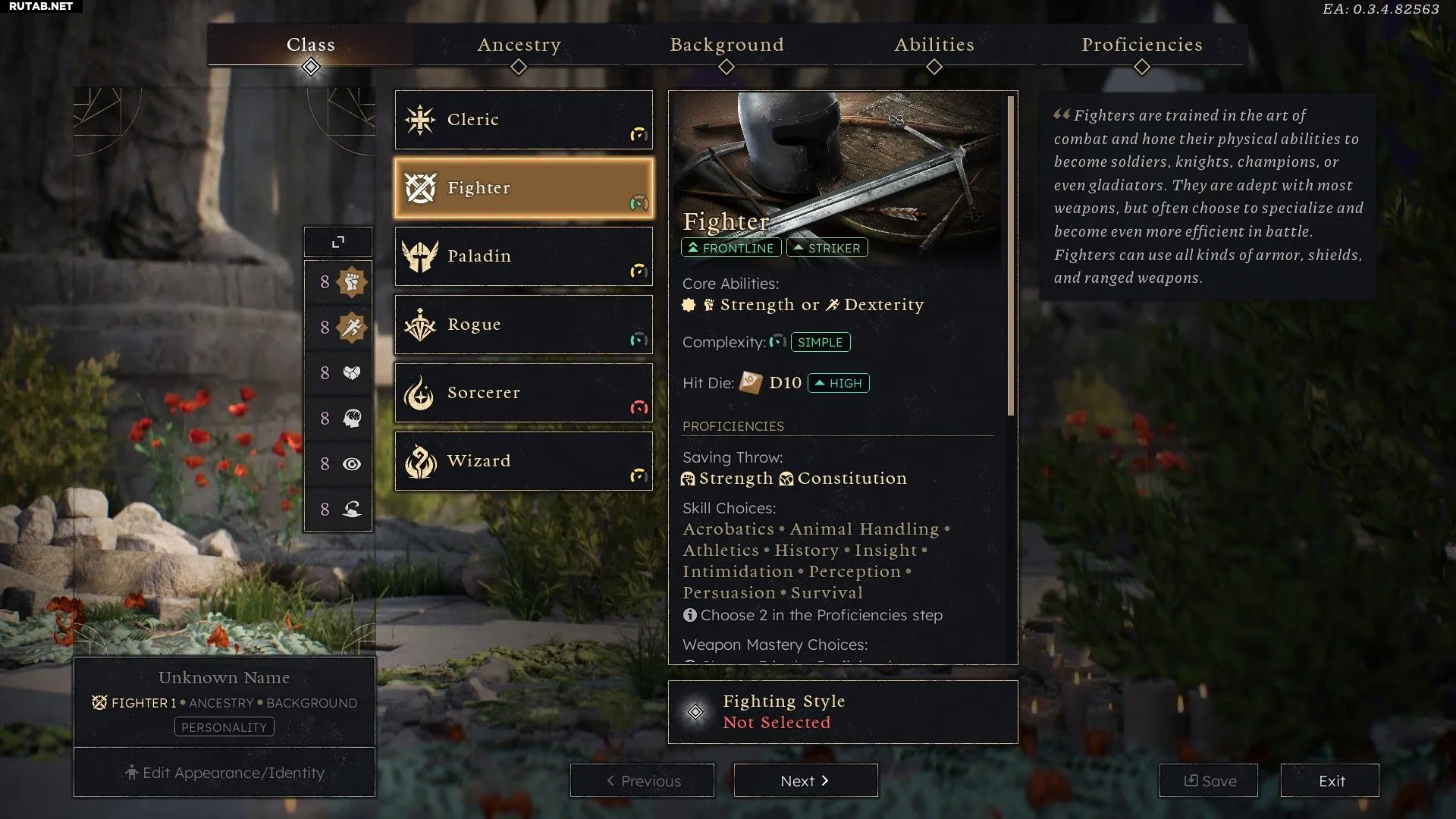Select the Class tab
Screen dimensions: 1456x819
coord(311,45)
